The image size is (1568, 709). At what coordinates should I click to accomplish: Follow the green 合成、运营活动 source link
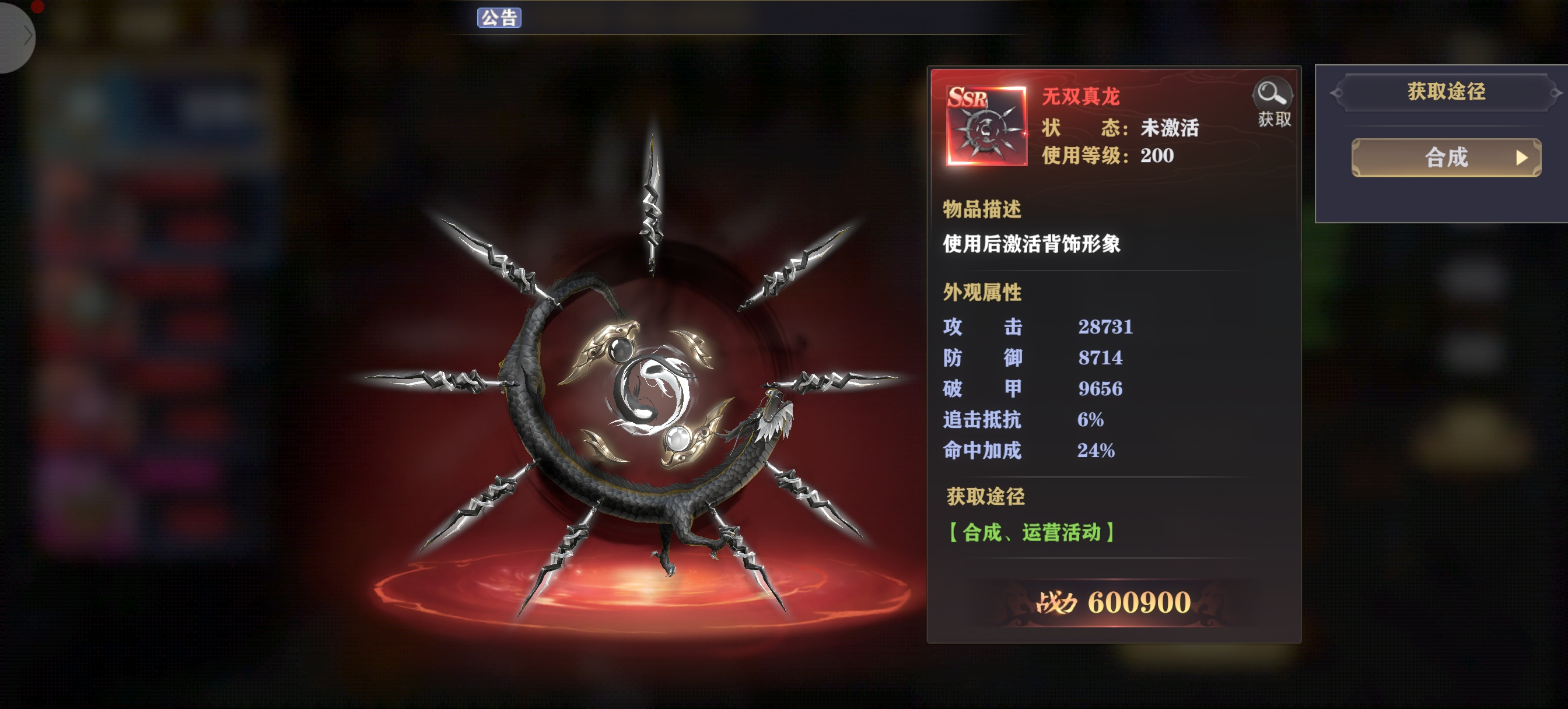[x=1032, y=532]
